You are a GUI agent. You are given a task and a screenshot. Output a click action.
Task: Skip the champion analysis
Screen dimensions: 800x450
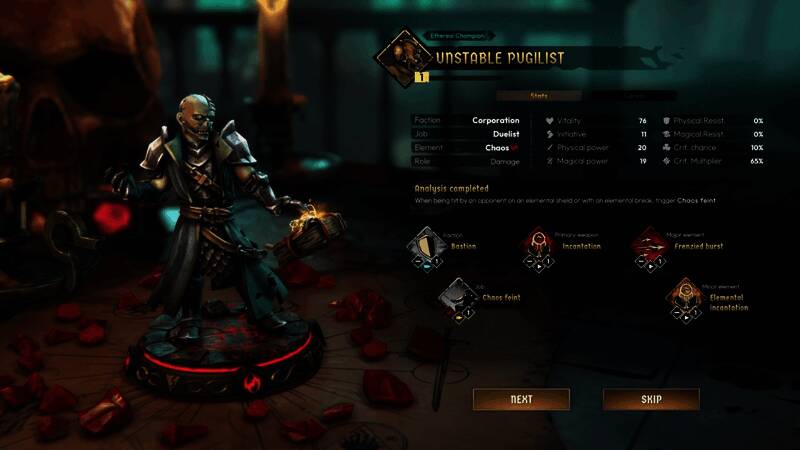point(651,399)
